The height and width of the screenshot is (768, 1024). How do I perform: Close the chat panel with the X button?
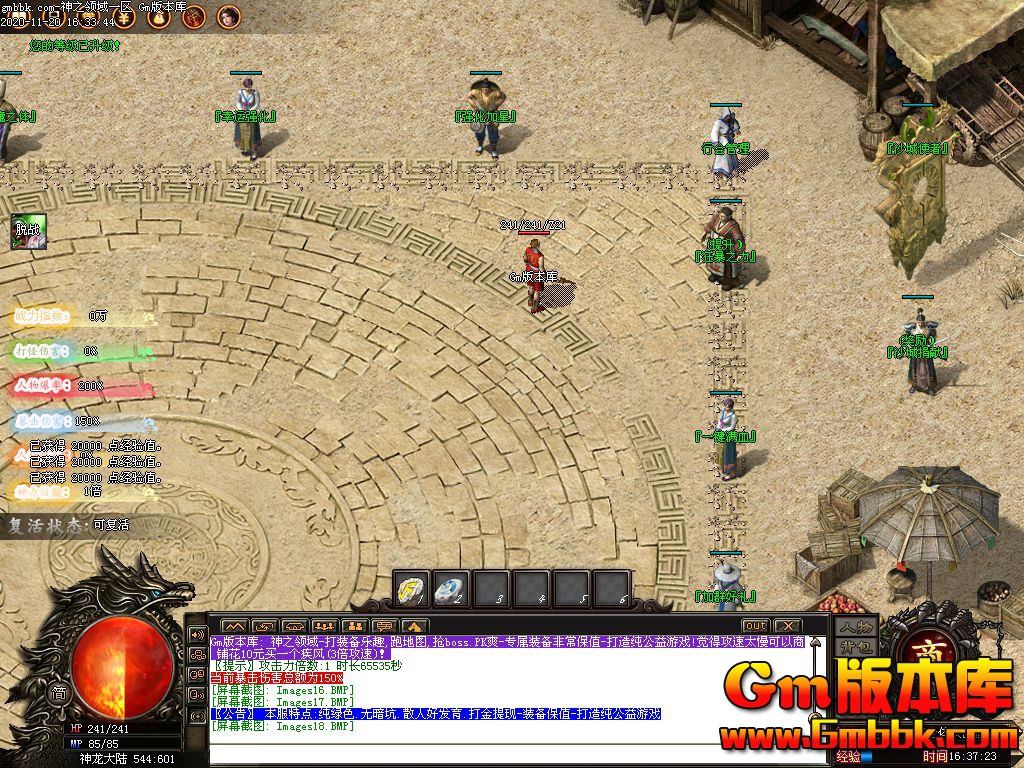click(787, 626)
